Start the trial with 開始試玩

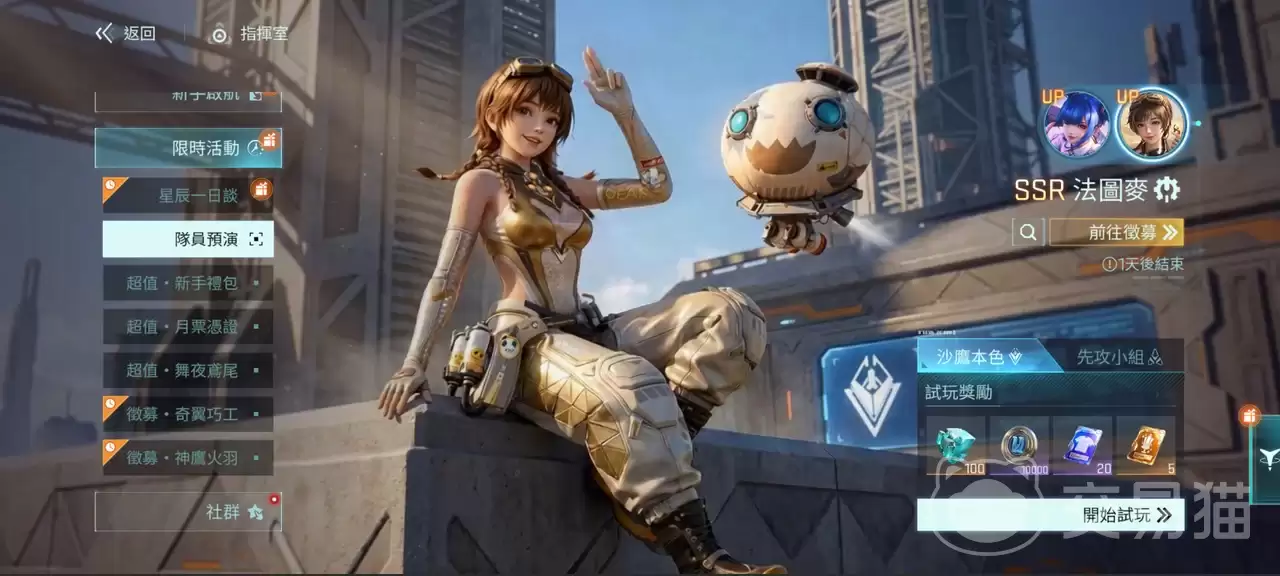(1050, 515)
